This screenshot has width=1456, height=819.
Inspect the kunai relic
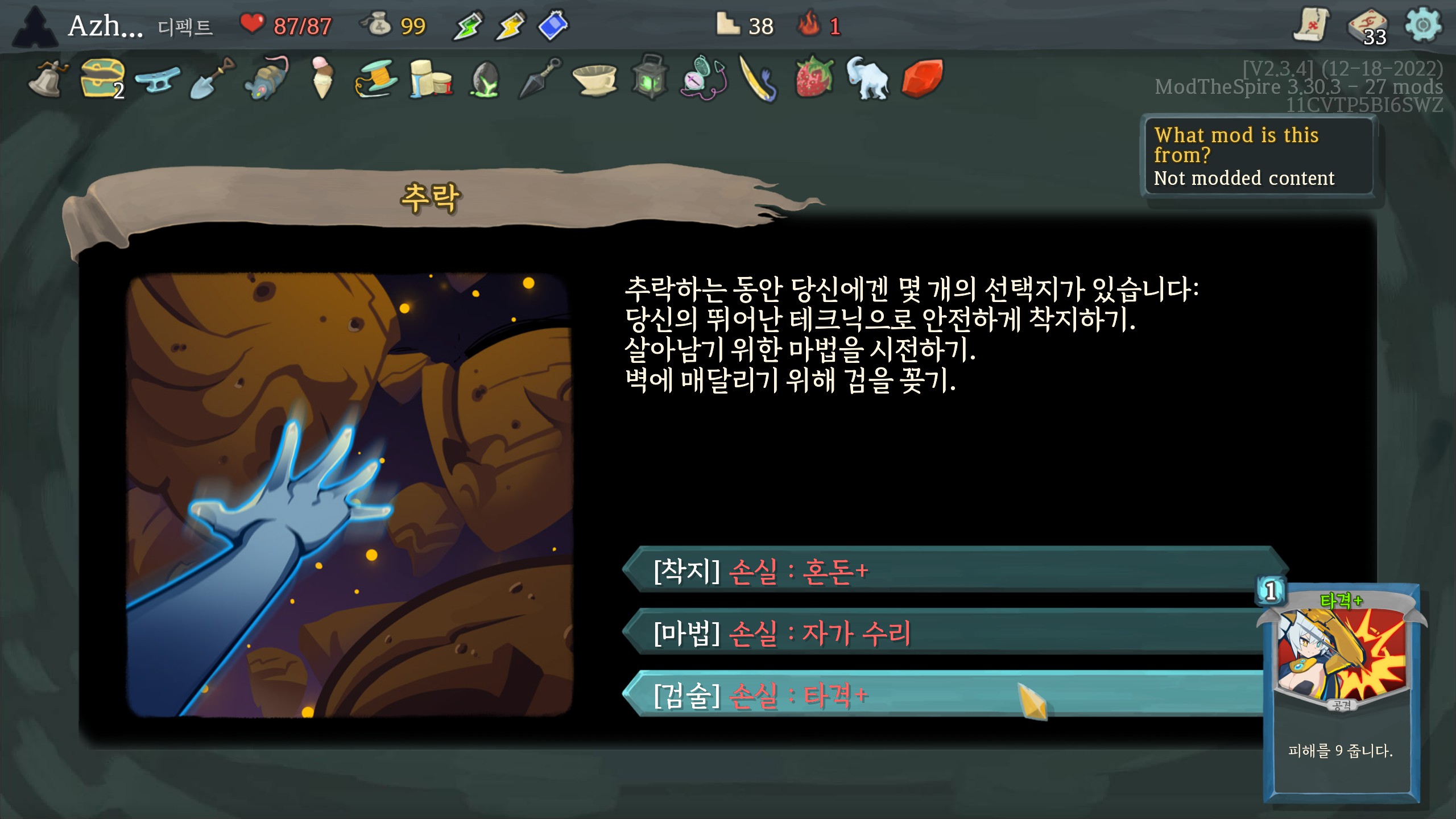tap(540, 79)
